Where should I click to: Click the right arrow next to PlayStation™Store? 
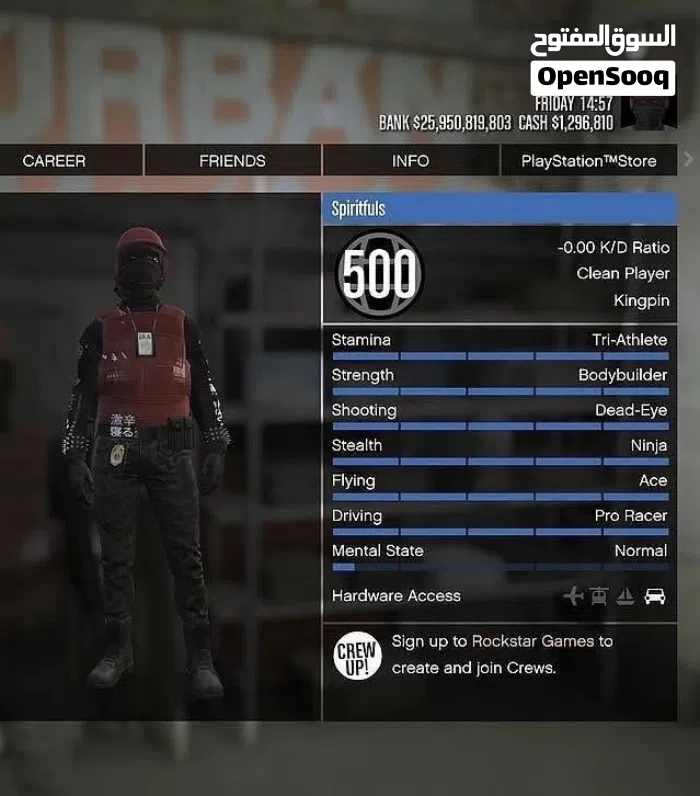pos(687,159)
